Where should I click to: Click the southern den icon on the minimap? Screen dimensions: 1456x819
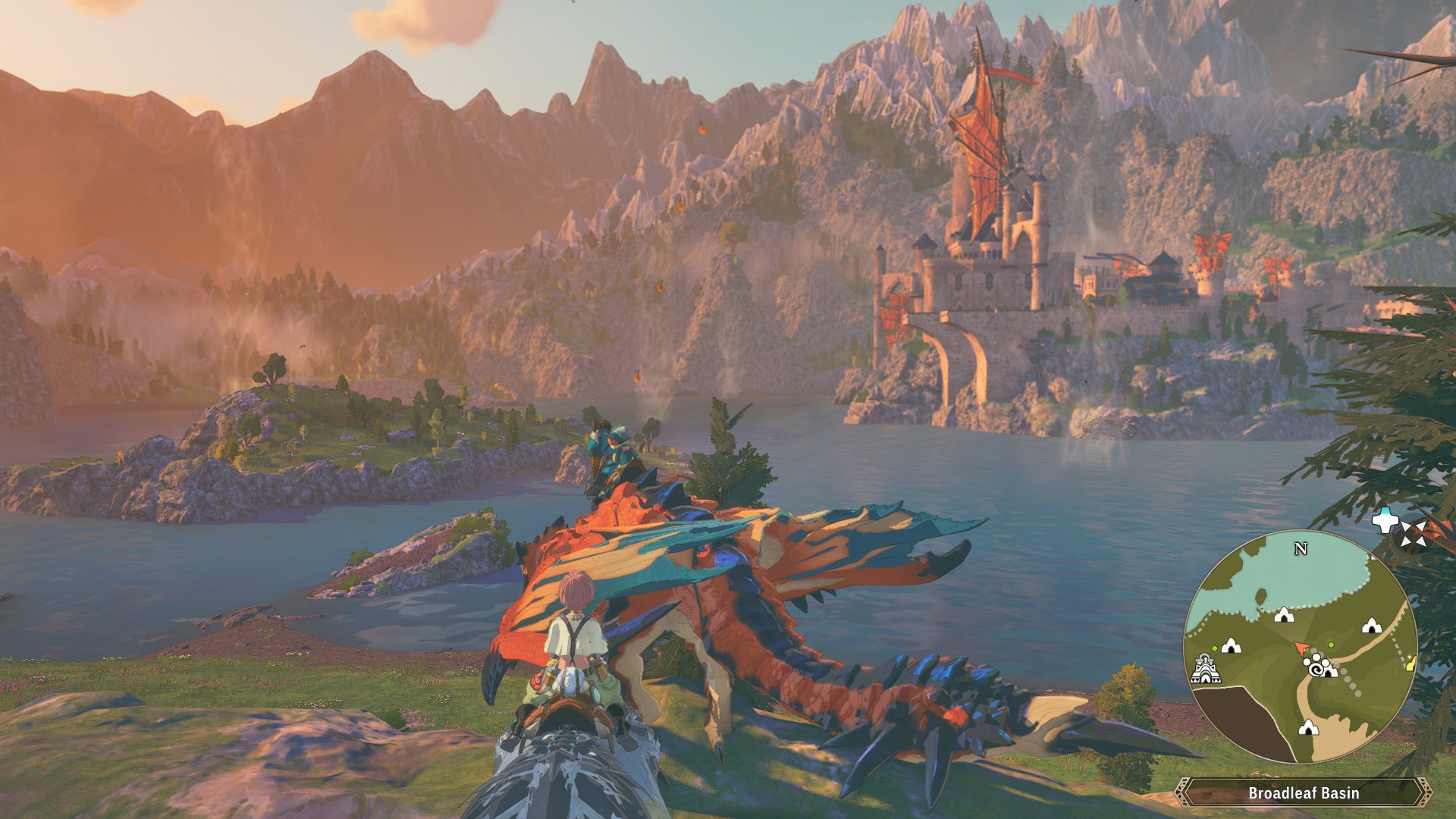tap(1307, 729)
